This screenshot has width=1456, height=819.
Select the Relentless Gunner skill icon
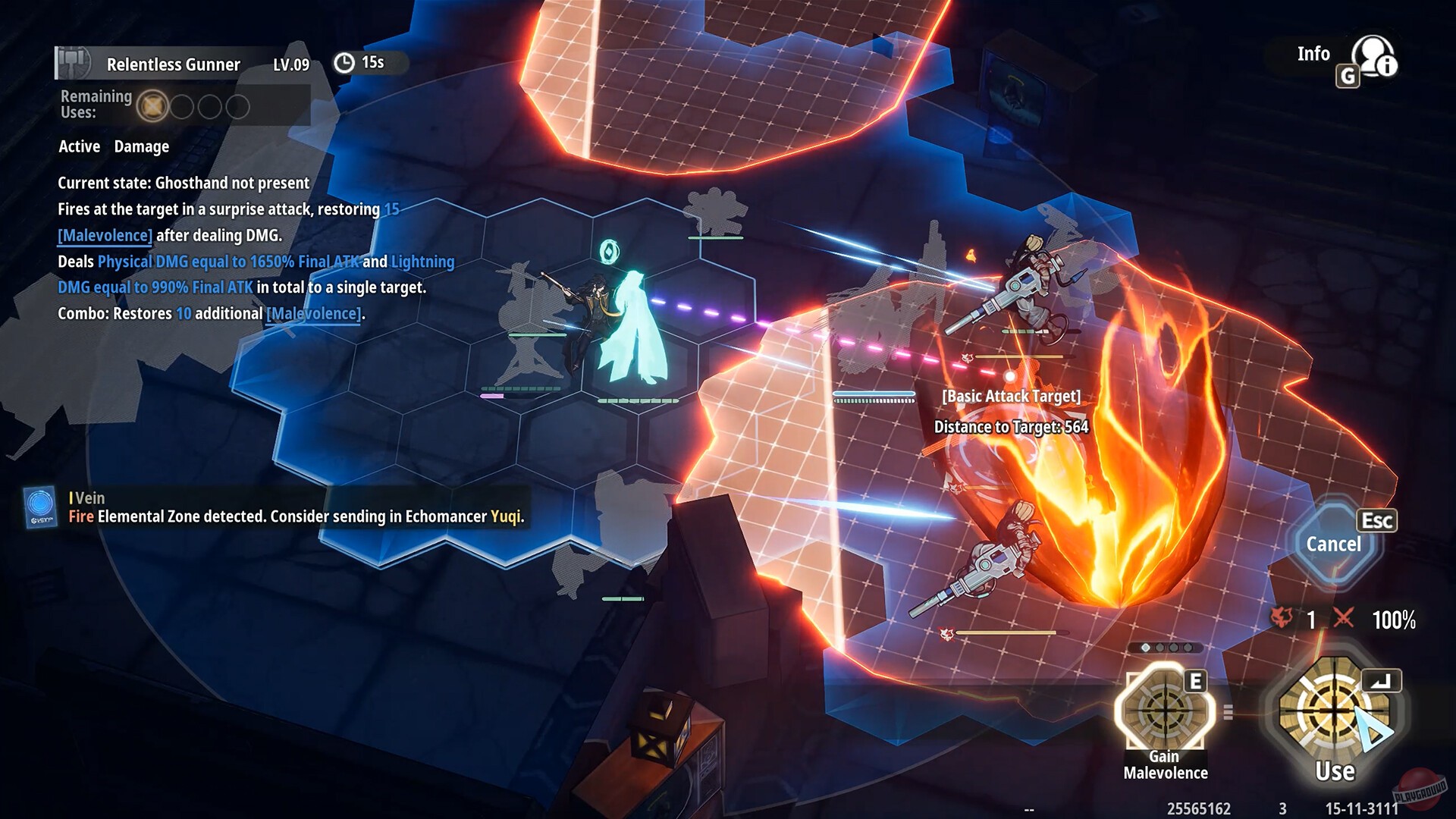(x=71, y=61)
